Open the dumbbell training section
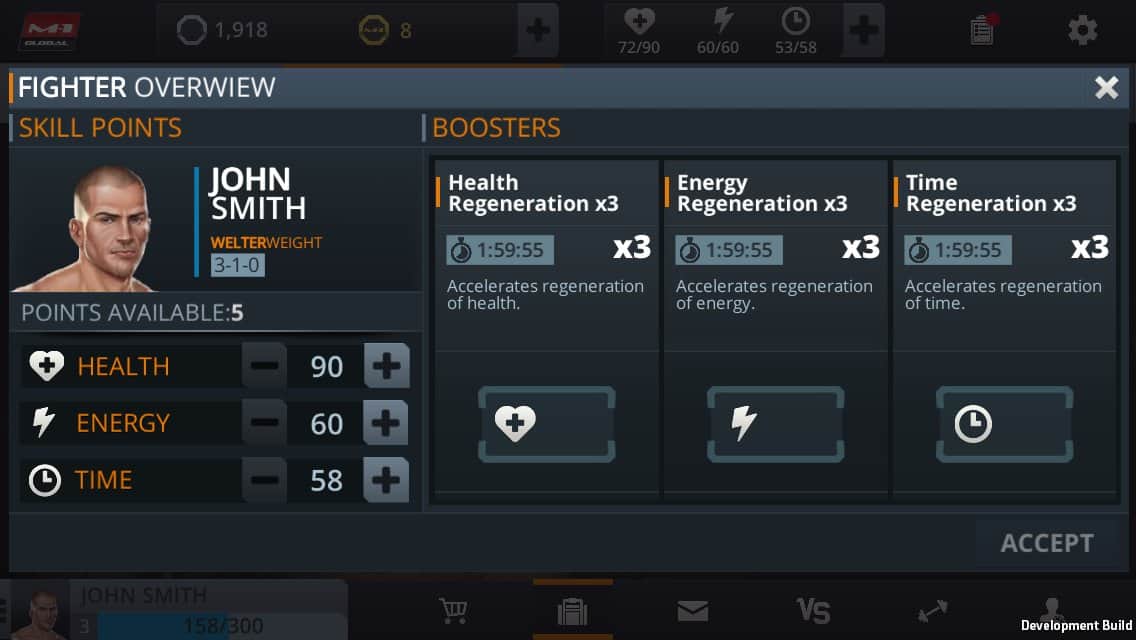Image resolution: width=1136 pixels, height=640 pixels. (932, 610)
